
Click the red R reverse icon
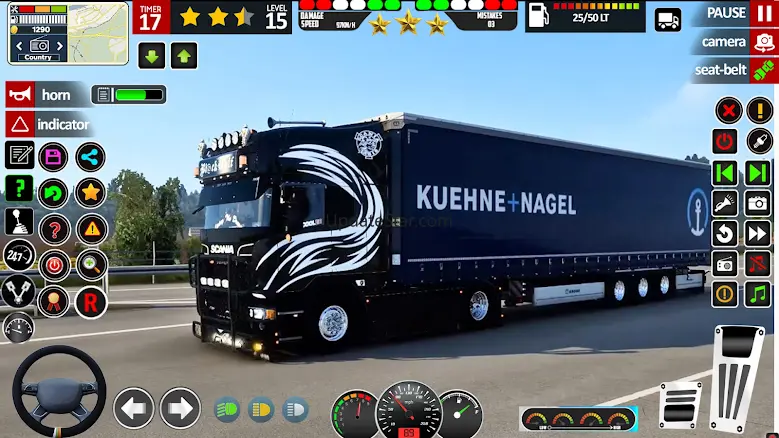click(x=90, y=300)
